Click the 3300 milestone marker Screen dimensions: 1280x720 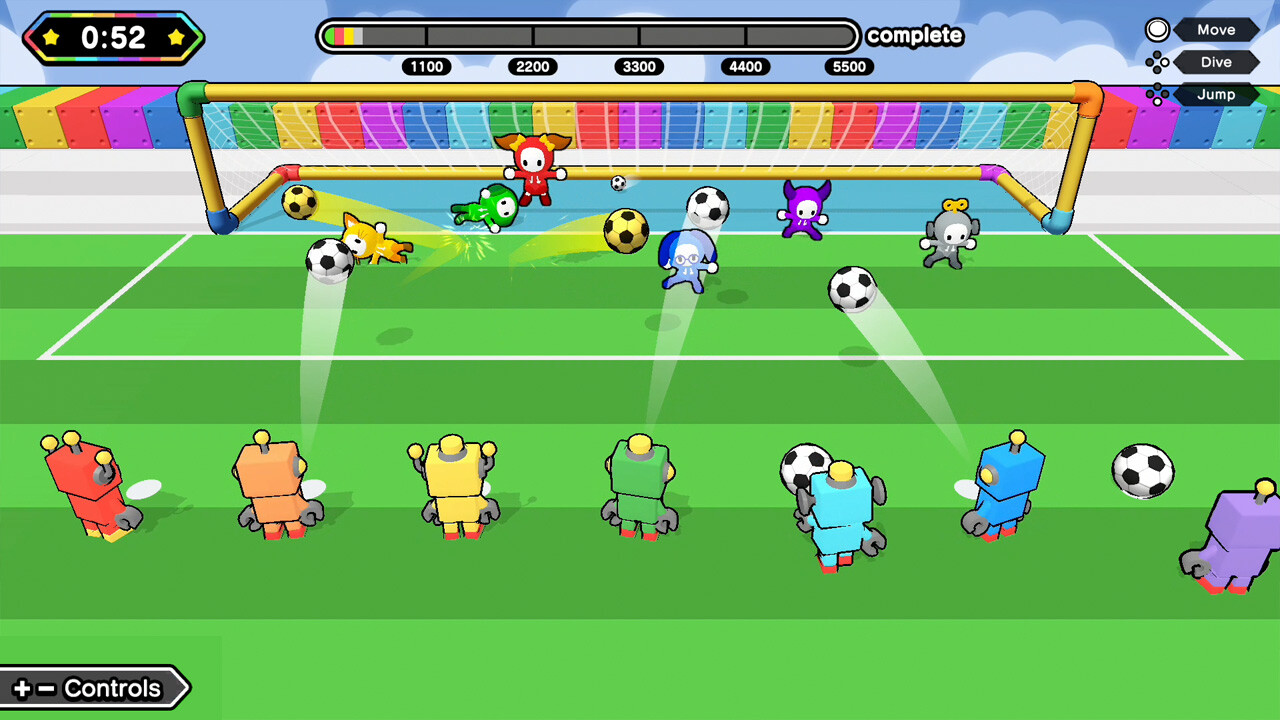[x=639, y=67]
